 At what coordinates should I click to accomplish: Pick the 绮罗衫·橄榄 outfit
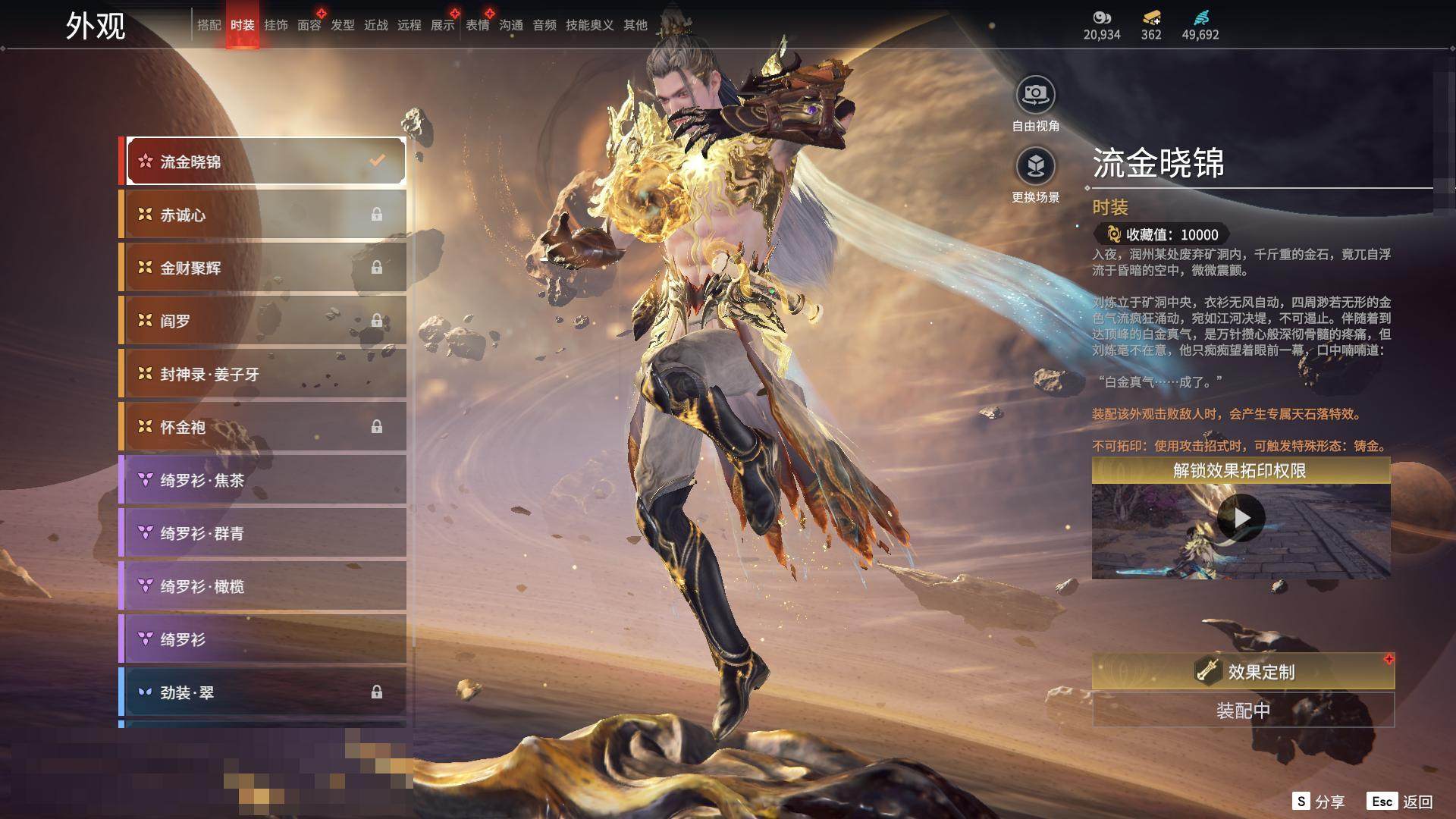(263, 586)
